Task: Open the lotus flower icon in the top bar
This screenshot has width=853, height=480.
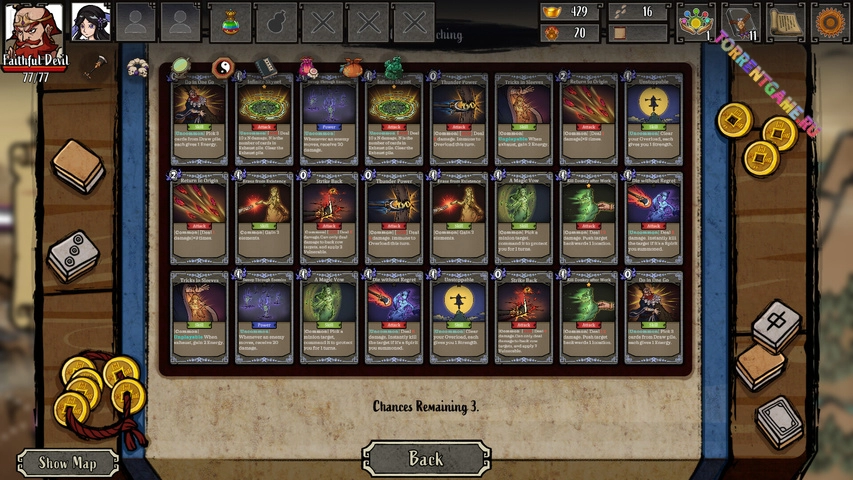Action: [696, 22]
